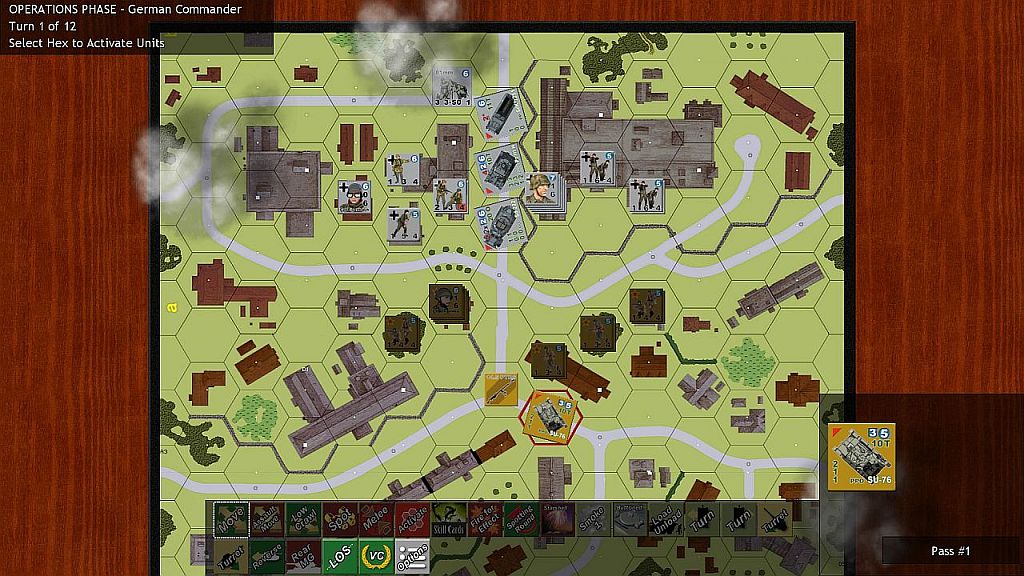
Task: Toggle the LOS line-of-sight tool
Action: click(339, 556)
